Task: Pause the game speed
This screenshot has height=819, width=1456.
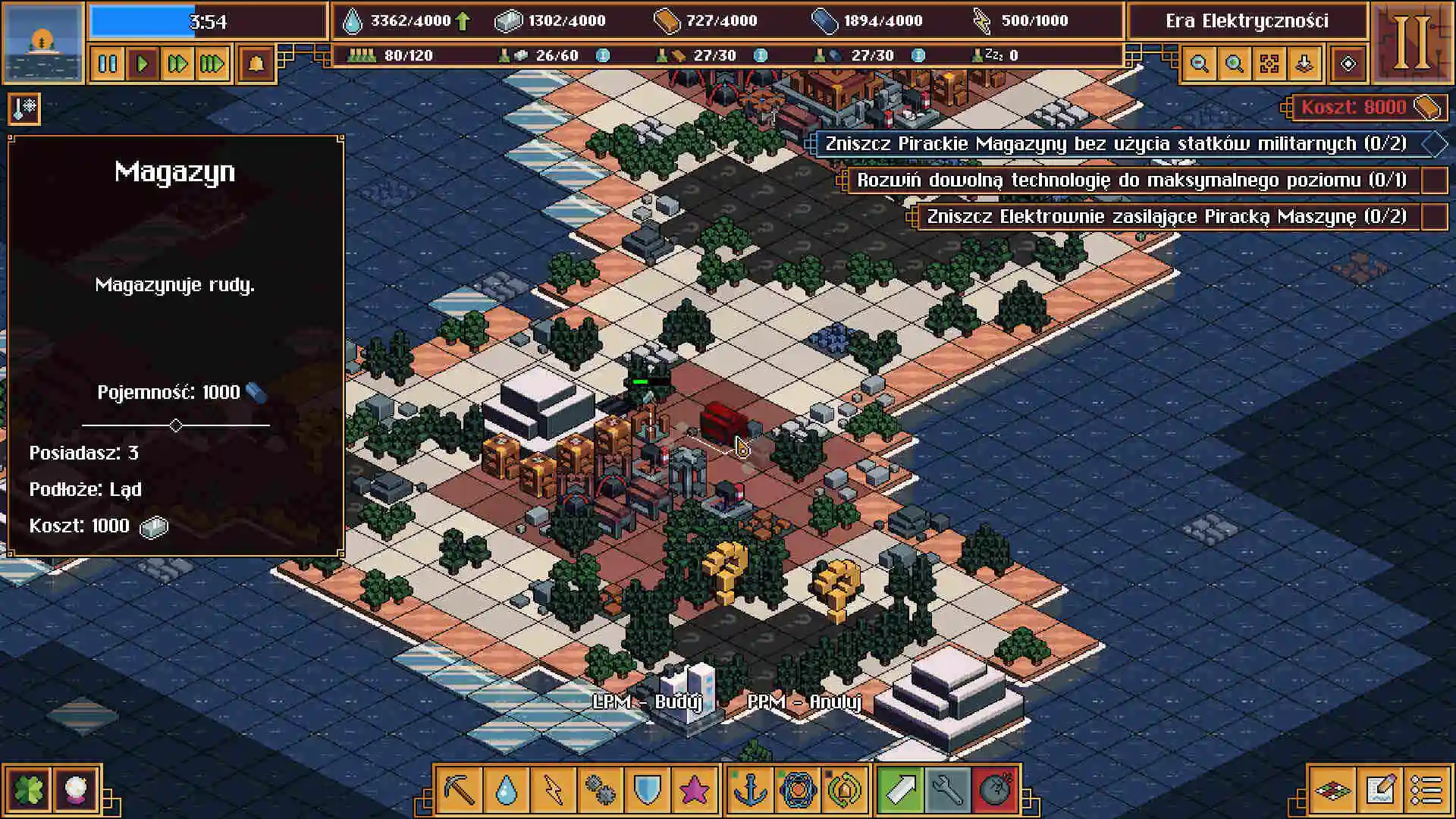Action: pyautogui.click(x=108, y=64)
